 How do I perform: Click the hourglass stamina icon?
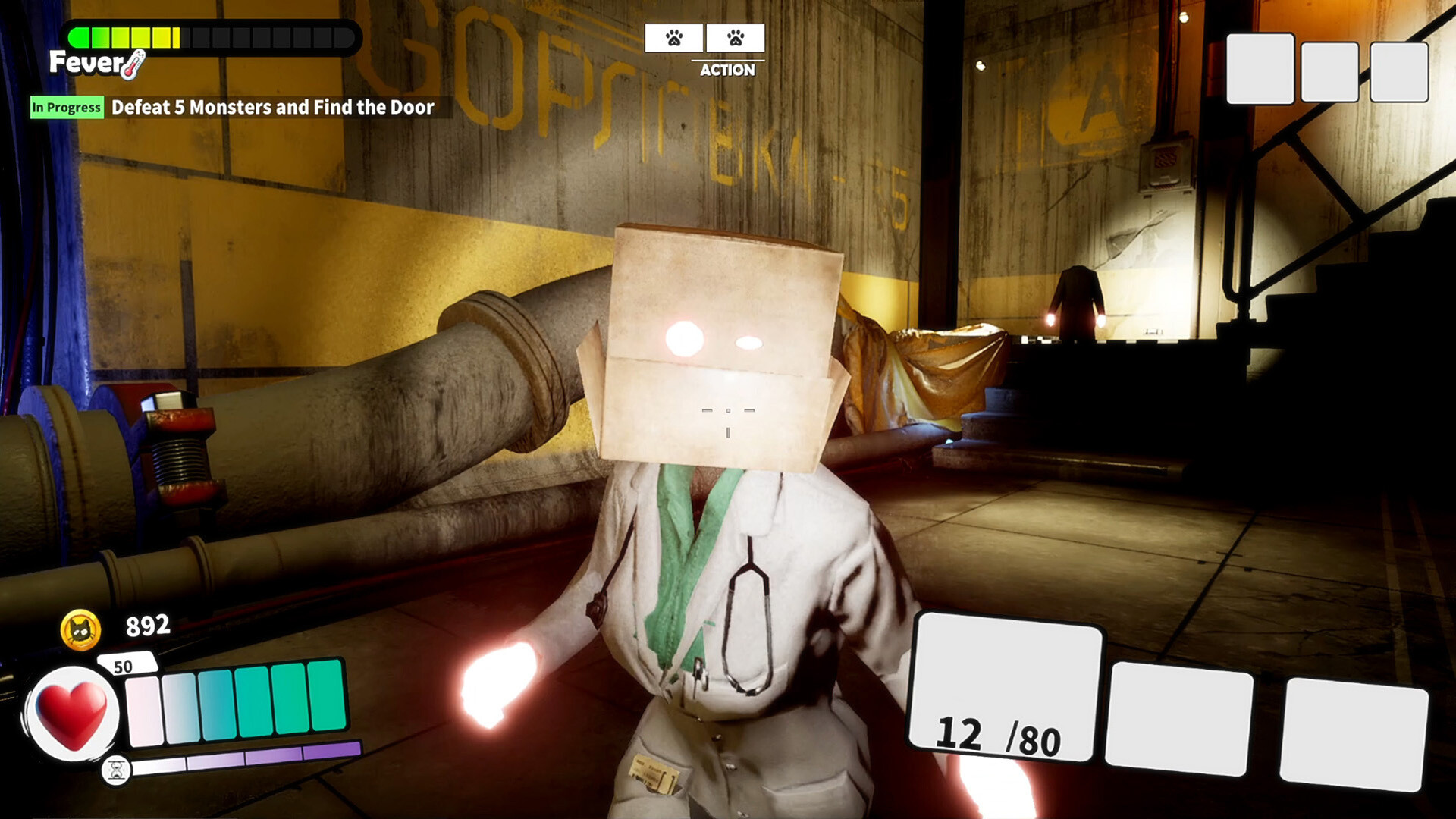(x=117, y=770)
